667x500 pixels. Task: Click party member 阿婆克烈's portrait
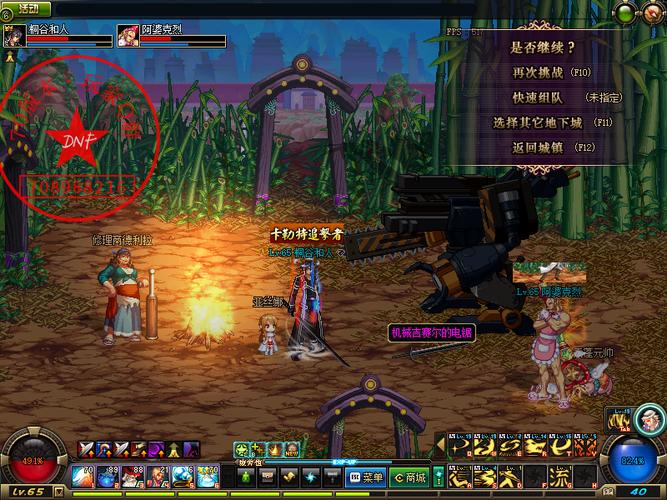click(x=127, y=38)
